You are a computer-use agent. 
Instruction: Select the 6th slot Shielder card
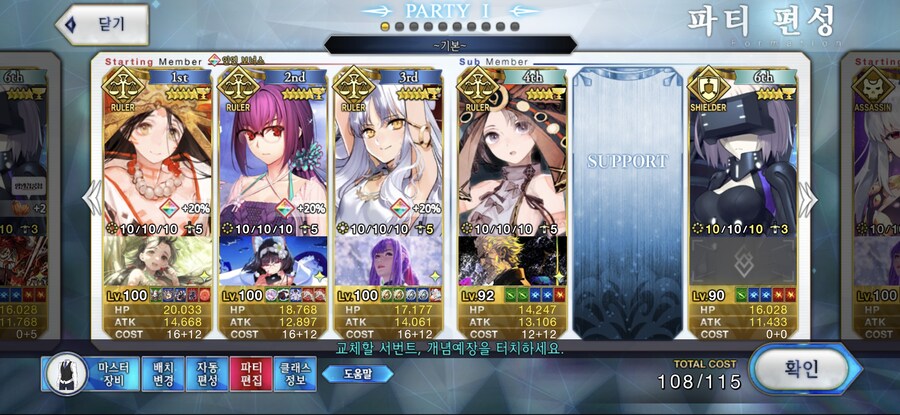[x=744, y=150]
